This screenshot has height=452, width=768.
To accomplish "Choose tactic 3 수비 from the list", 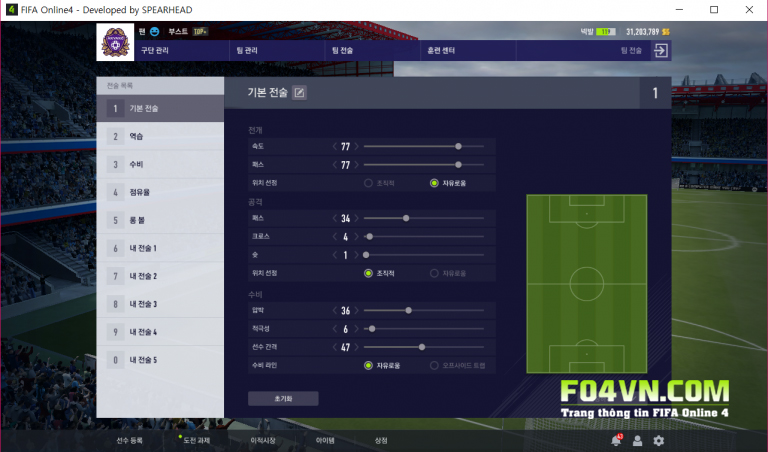I will click(x=160, y=164).
